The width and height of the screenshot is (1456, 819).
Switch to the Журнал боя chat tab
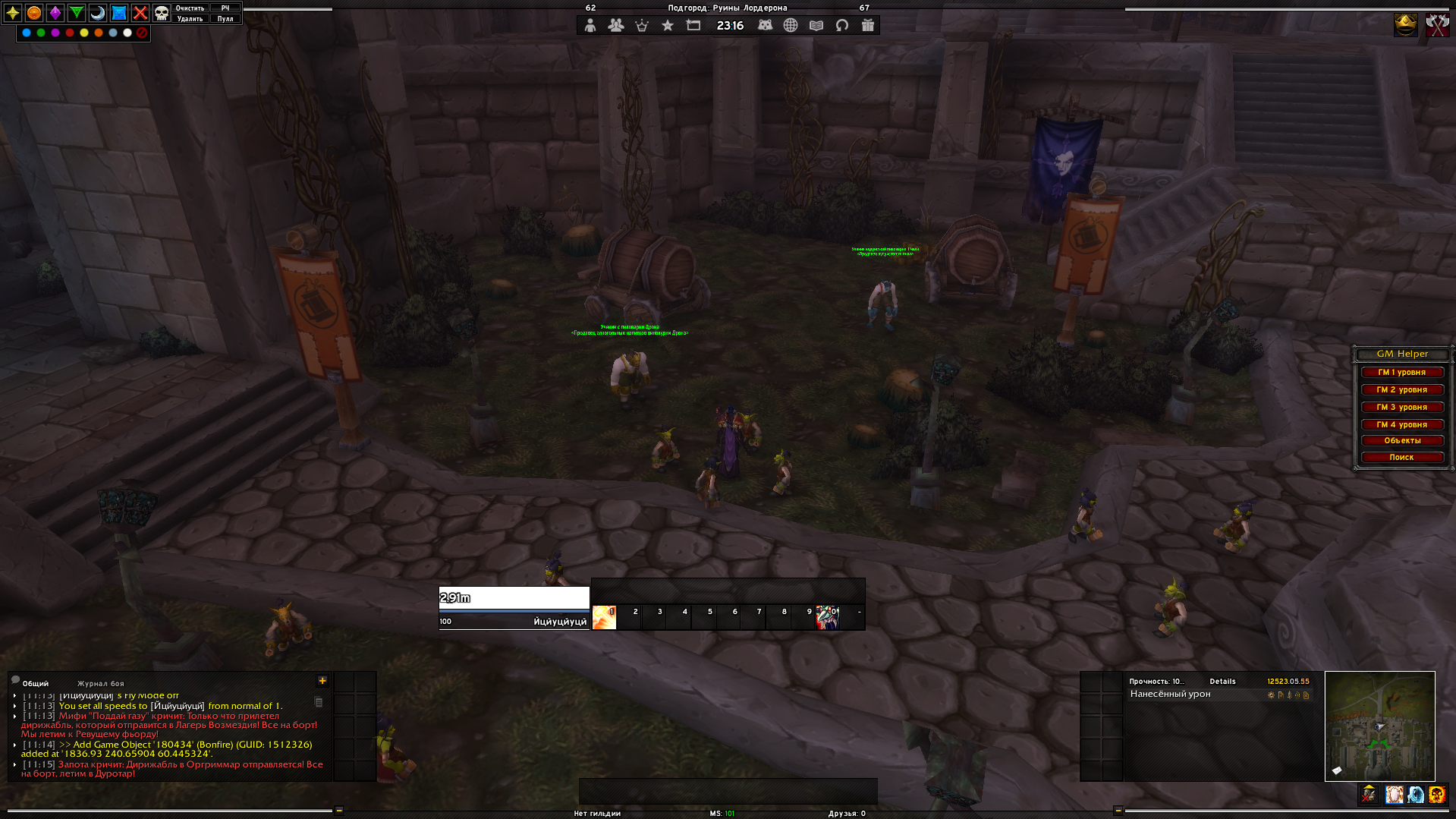pos(100,684)
